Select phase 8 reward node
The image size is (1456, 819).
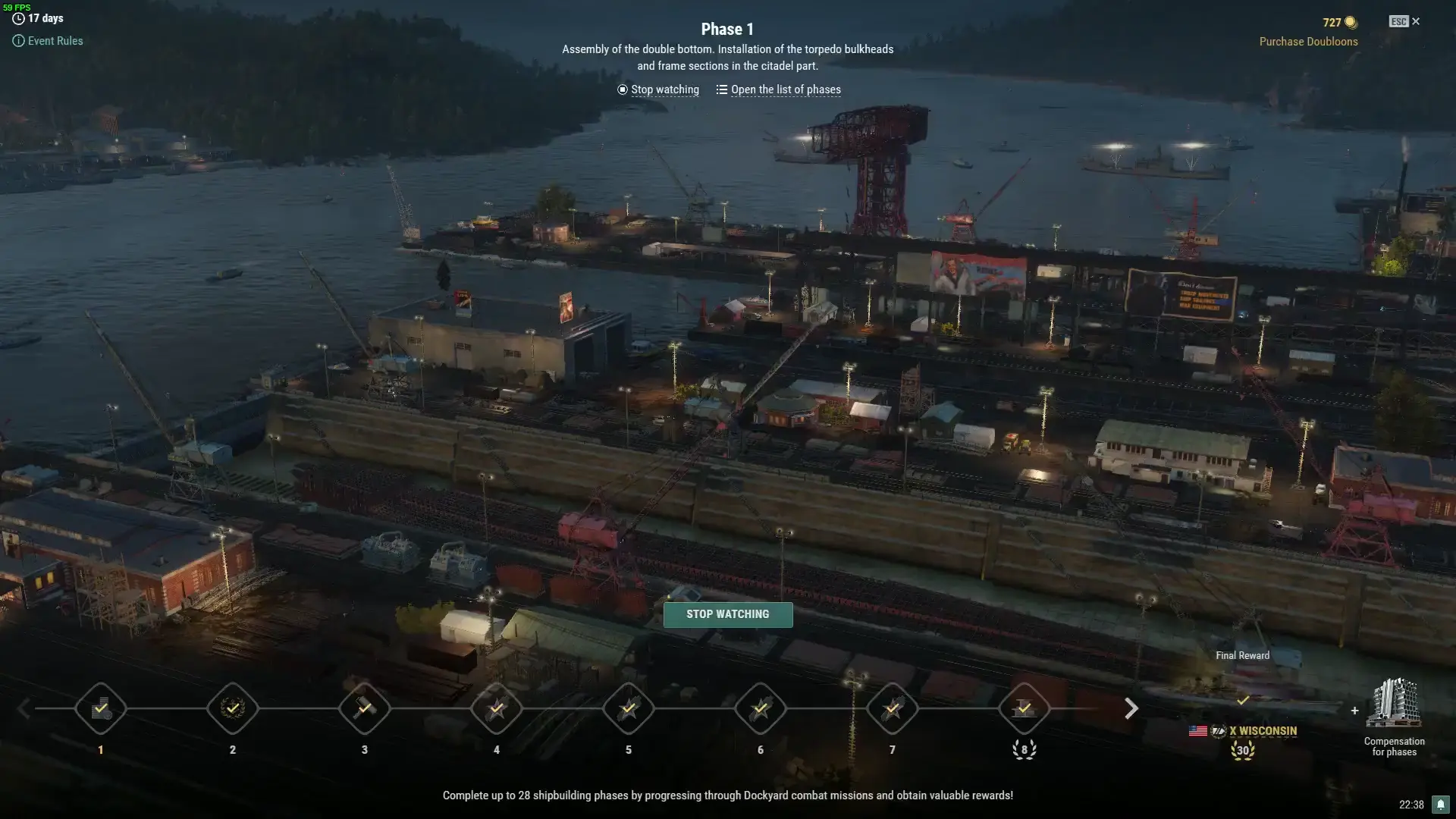[x=1025, y=709]
